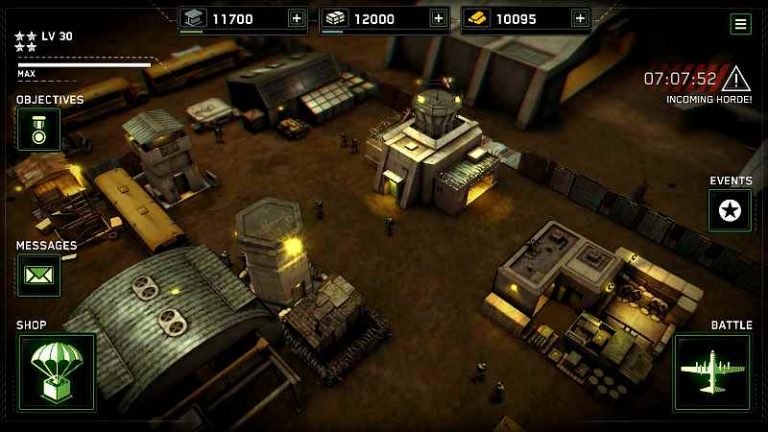The width and height of the screenshot is (768, 432).
Task: Open the Shop supply drop button
Action: [x=56, y=372]
